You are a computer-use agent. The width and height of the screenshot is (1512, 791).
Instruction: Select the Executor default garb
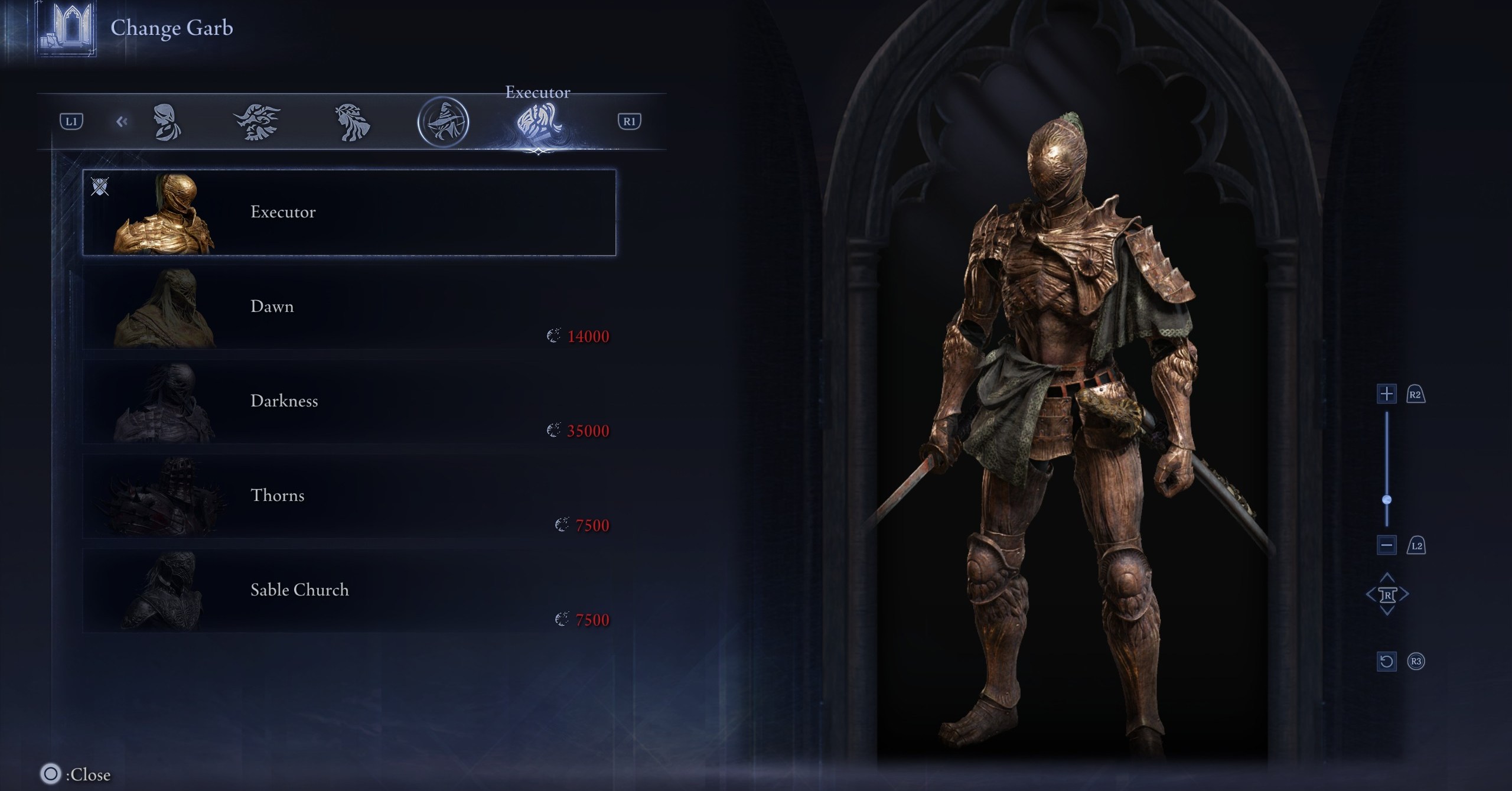[348, 213]
